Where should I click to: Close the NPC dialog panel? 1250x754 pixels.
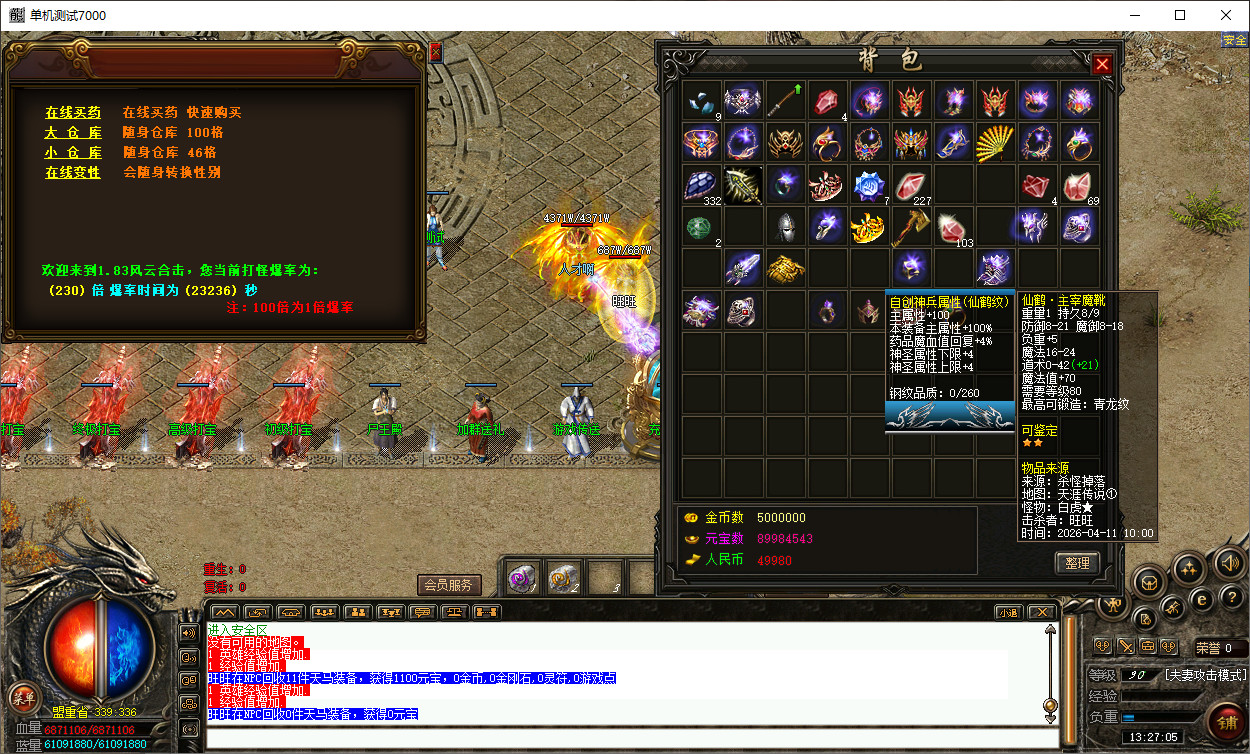tap(435, 52)
